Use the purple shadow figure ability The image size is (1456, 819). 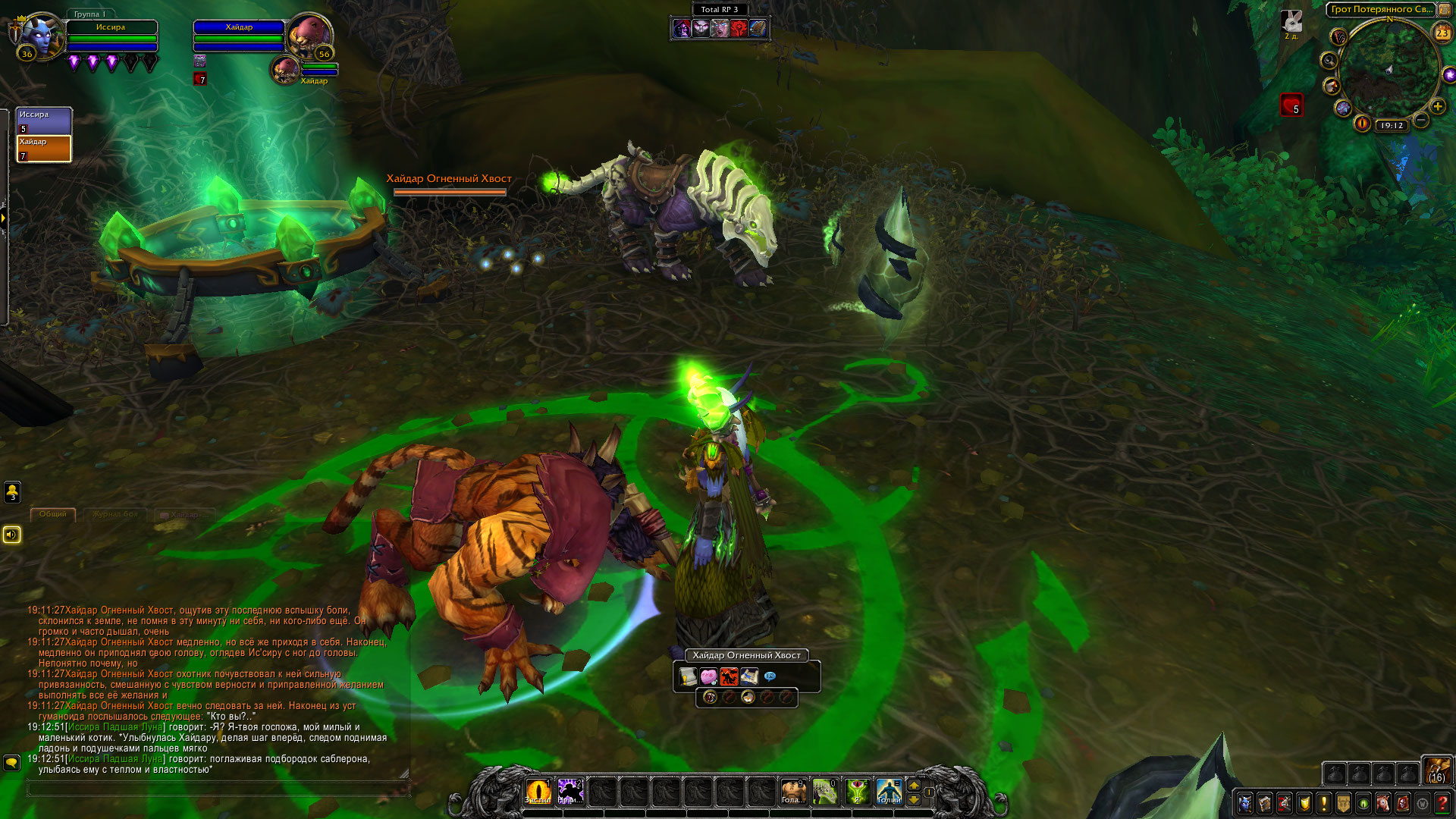click(570, 792)
